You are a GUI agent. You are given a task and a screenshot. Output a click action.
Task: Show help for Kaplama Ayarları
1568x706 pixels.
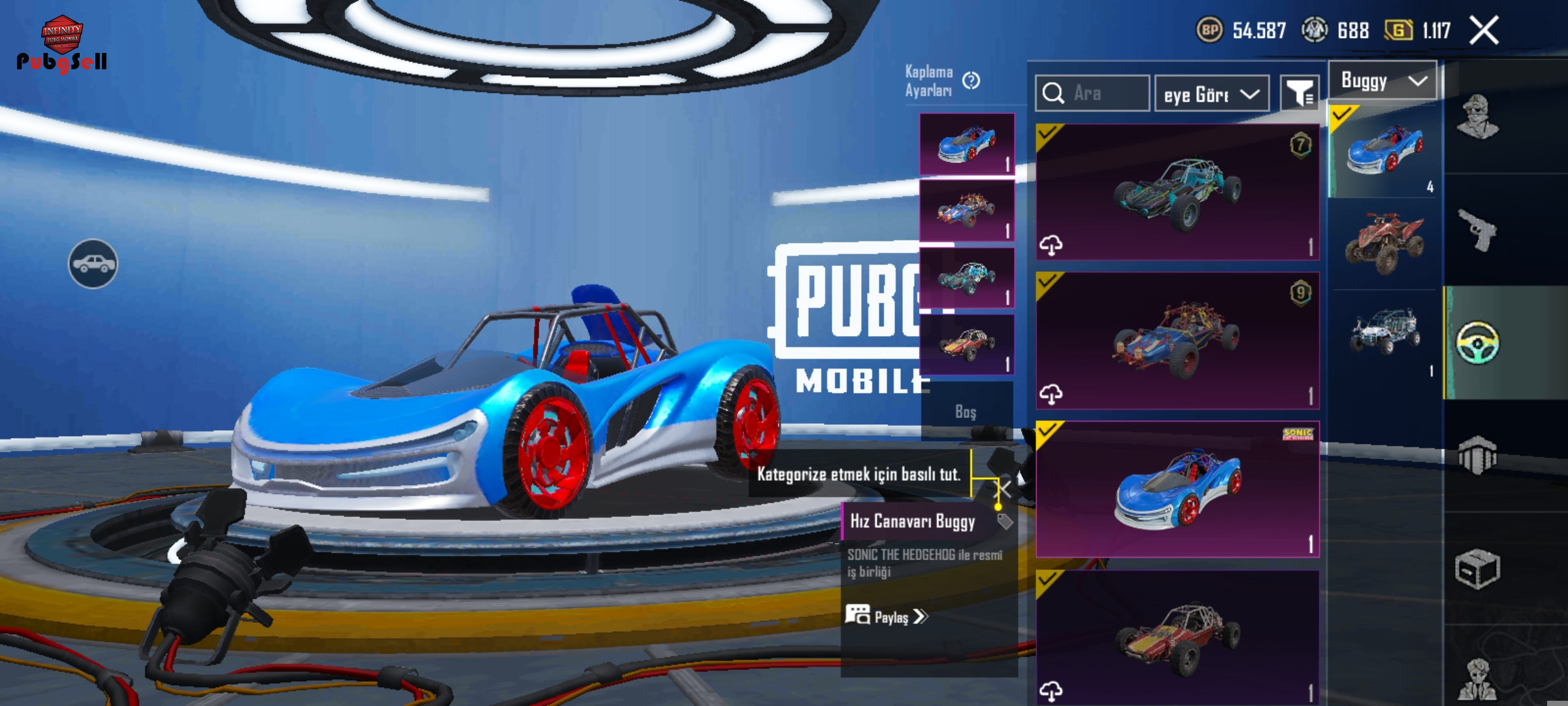[x=972, y=80]
